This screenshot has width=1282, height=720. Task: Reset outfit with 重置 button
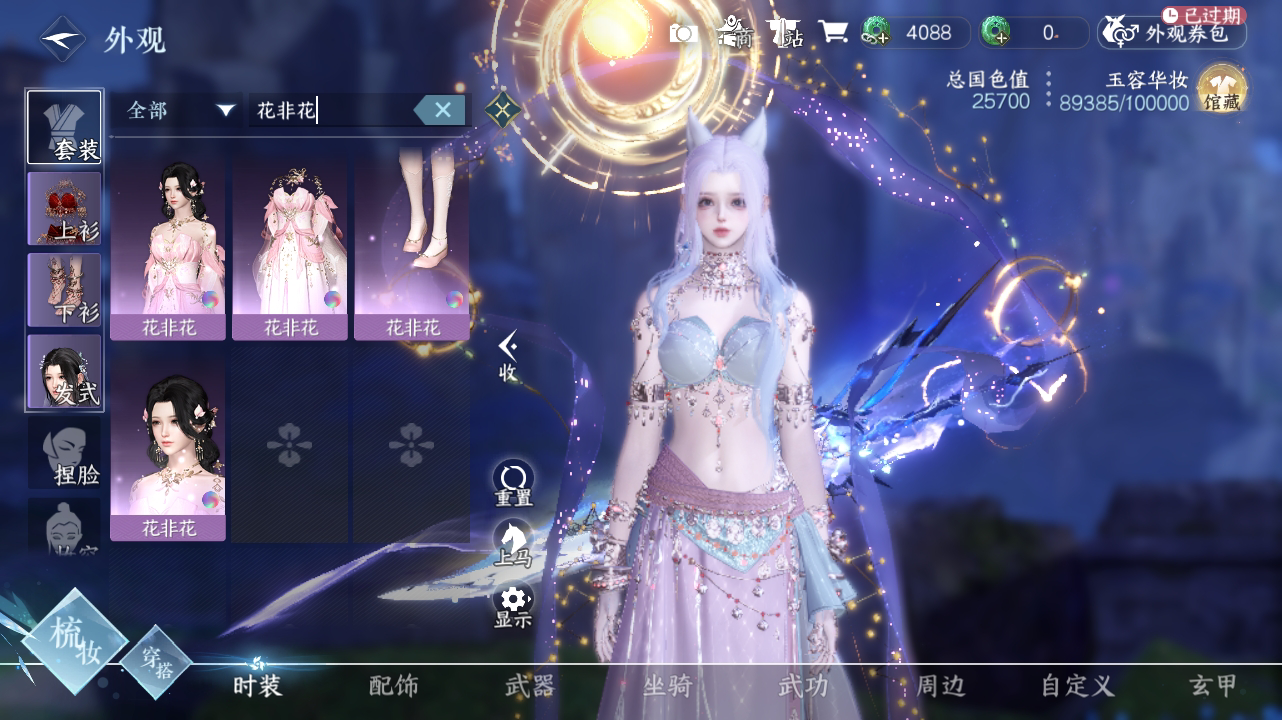513,482
